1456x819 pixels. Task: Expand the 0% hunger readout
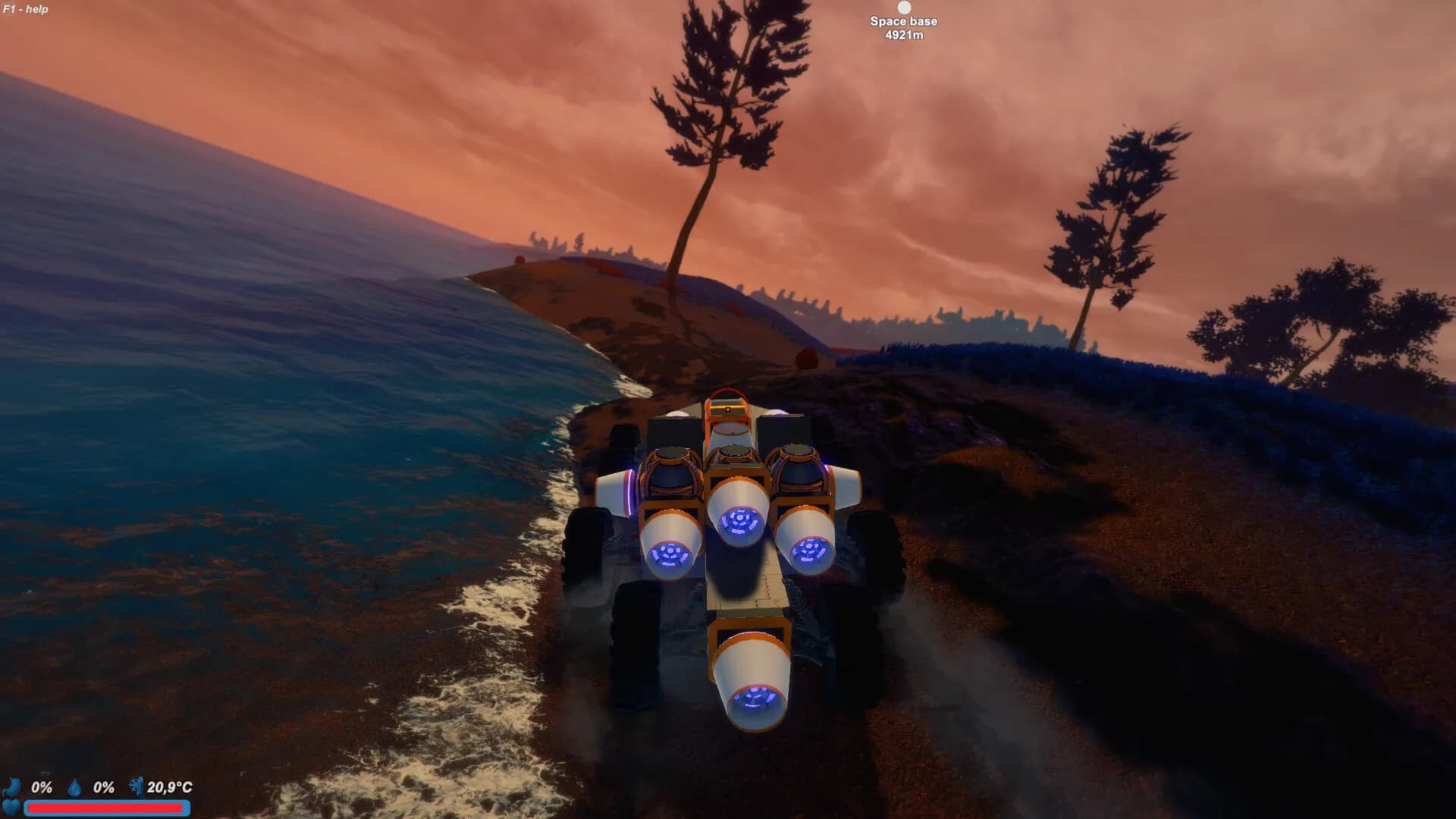click(x=42, y=786)
